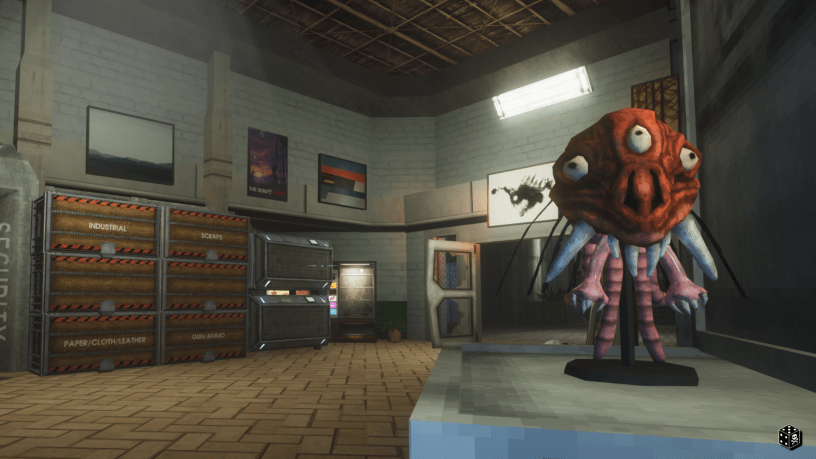This screenshot has height=459, width=816.
Task: Click the skull dice watermark logo
Action: 789,437
